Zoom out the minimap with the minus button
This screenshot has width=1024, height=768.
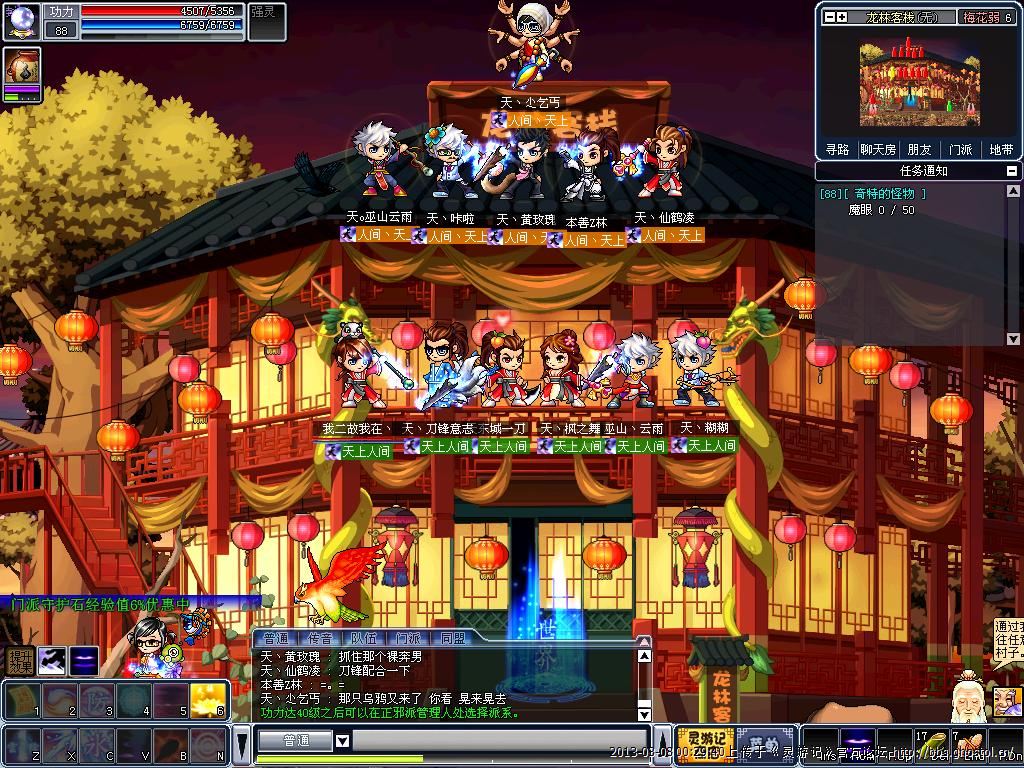point(829,17)
